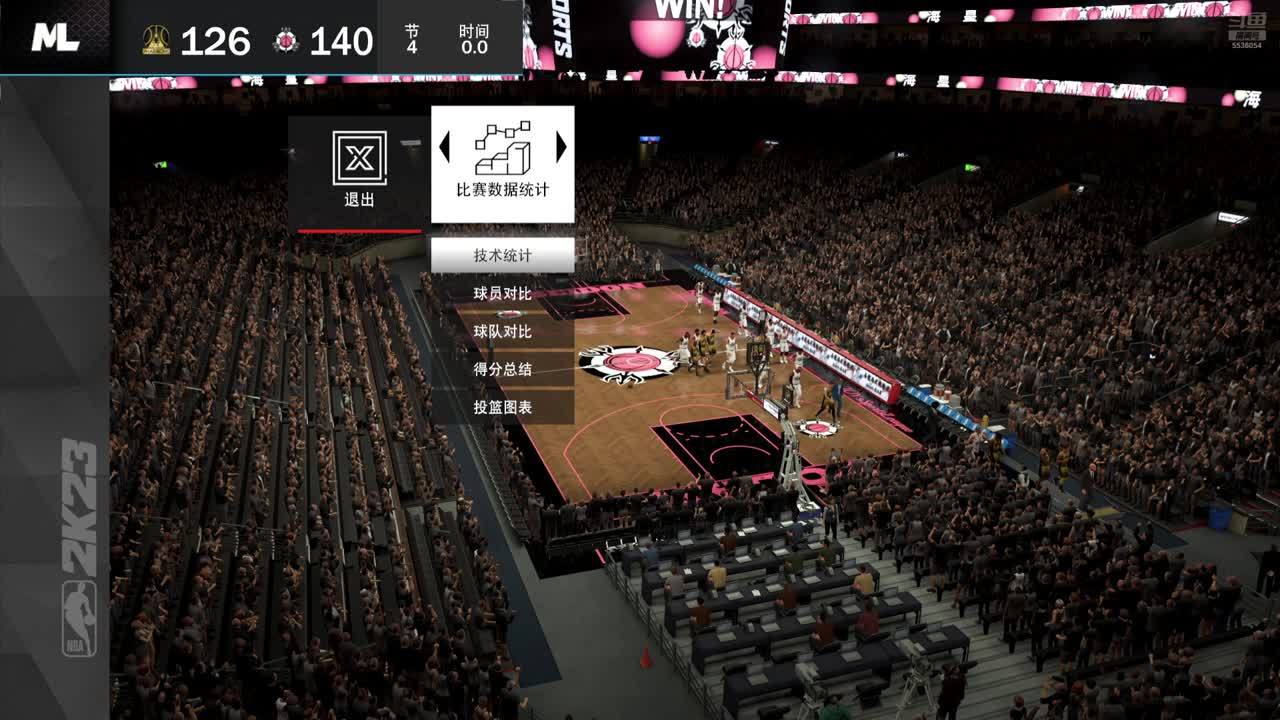Viewport: 1280px width, 720px height.
Task: Open the 投篮图表 shot chart
Action: click(502, 407)
